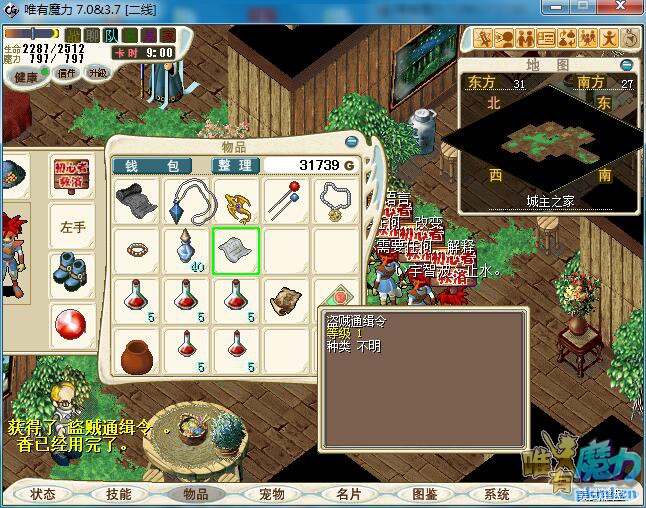Switch to the 宠物 pet menu
The image size is (646, 508).
[272, 494]
